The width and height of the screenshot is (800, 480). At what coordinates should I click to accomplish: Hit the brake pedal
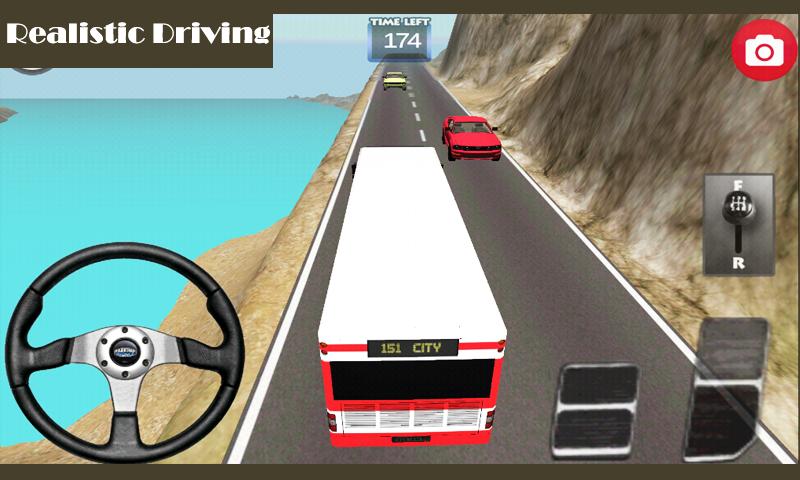click(x=597, y=411)
